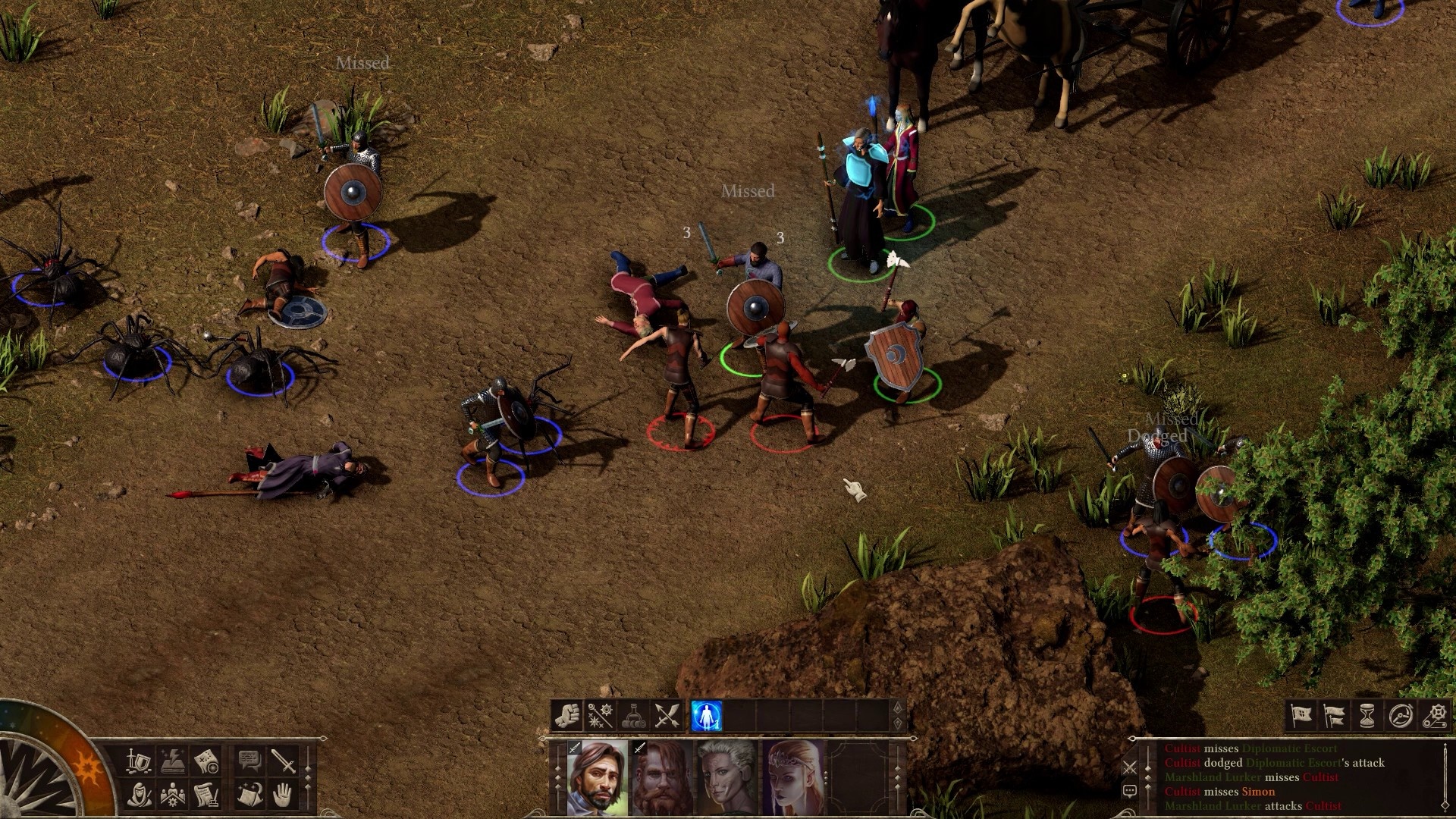Switch to the crossed swords combat log tab
The width and height of the screenshot is (1456, 819).
tap(1130, 767)
